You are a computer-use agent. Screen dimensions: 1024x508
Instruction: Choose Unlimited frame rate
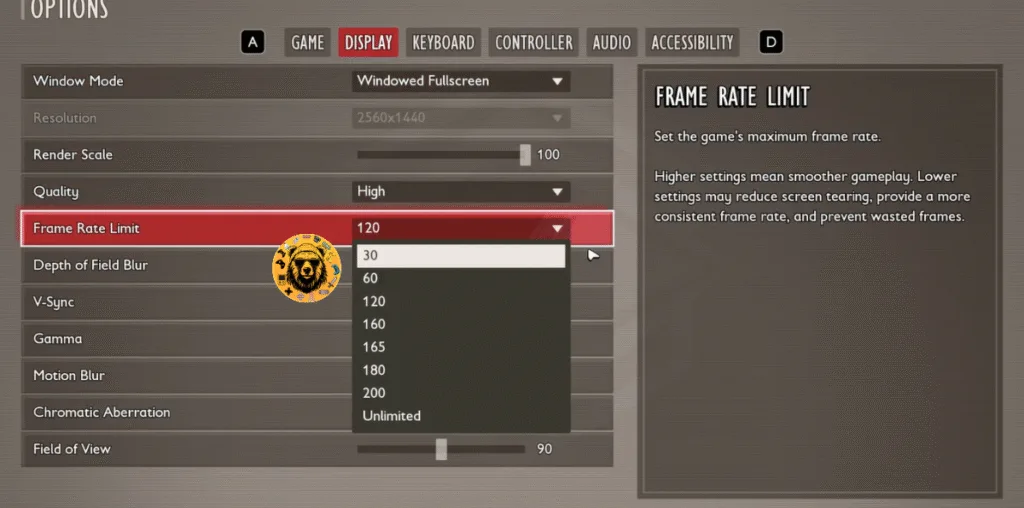click(461, 416)
